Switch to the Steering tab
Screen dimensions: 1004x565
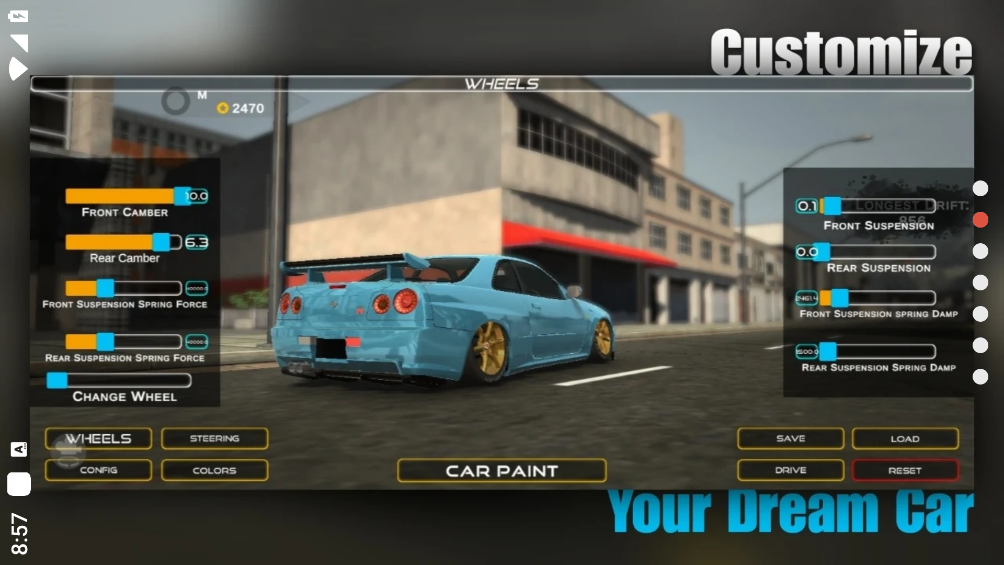tap(214, 438)
